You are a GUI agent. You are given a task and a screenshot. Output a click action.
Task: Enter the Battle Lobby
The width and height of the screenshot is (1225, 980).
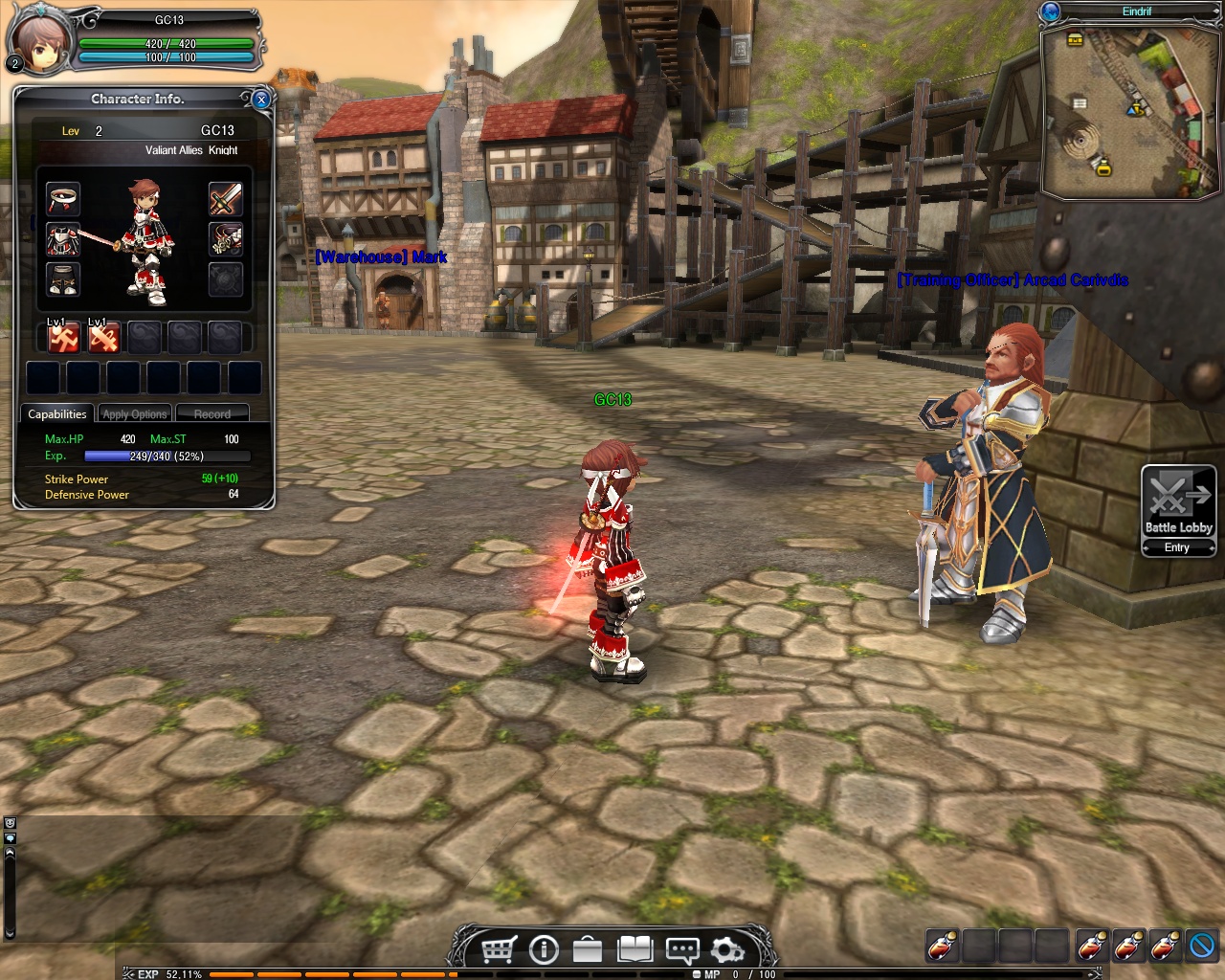coord(1178,509)
